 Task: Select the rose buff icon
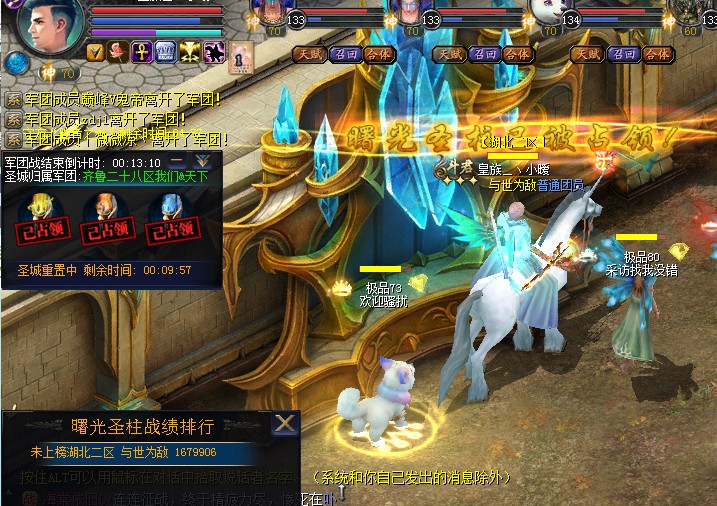118,51
